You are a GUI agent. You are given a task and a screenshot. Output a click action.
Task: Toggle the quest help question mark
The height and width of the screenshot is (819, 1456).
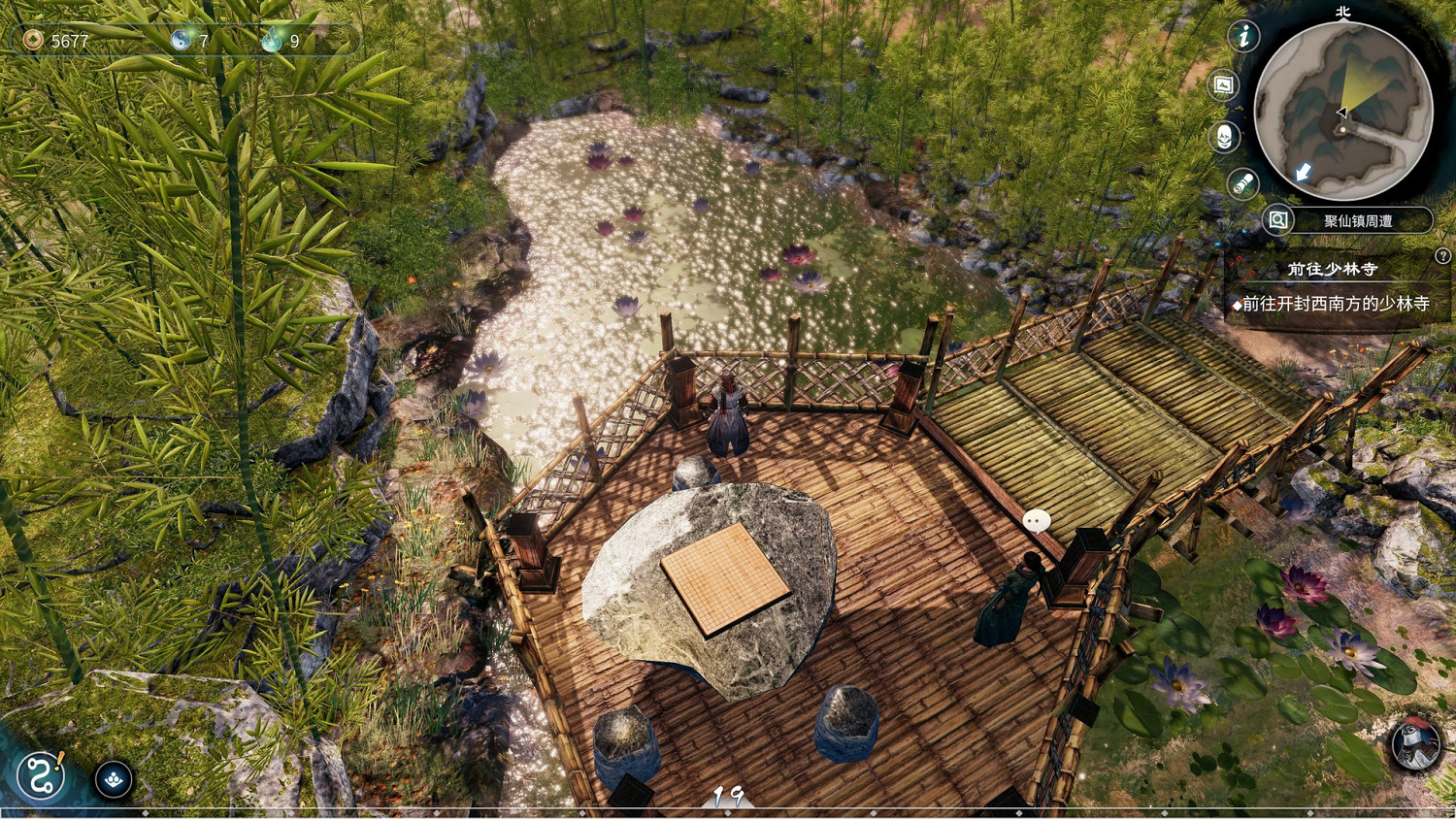pyautogui.click(x=1443, y=255)
